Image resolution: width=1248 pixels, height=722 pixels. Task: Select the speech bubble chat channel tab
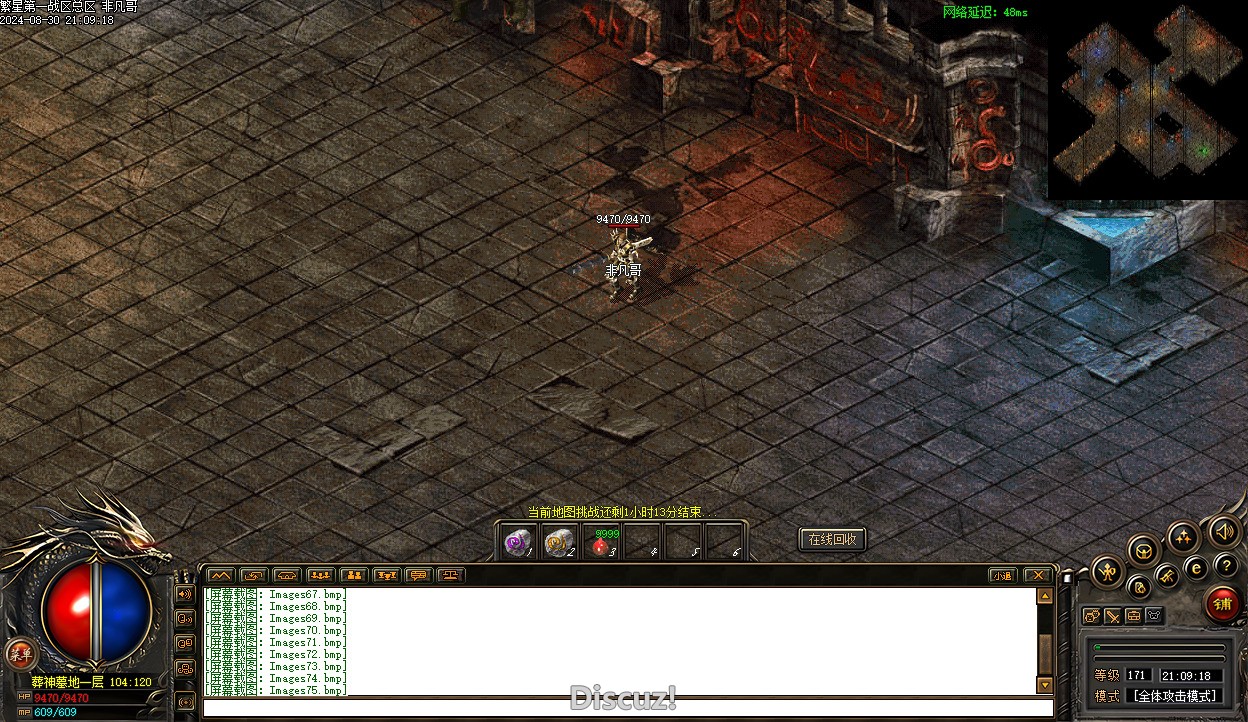point(418,575)
